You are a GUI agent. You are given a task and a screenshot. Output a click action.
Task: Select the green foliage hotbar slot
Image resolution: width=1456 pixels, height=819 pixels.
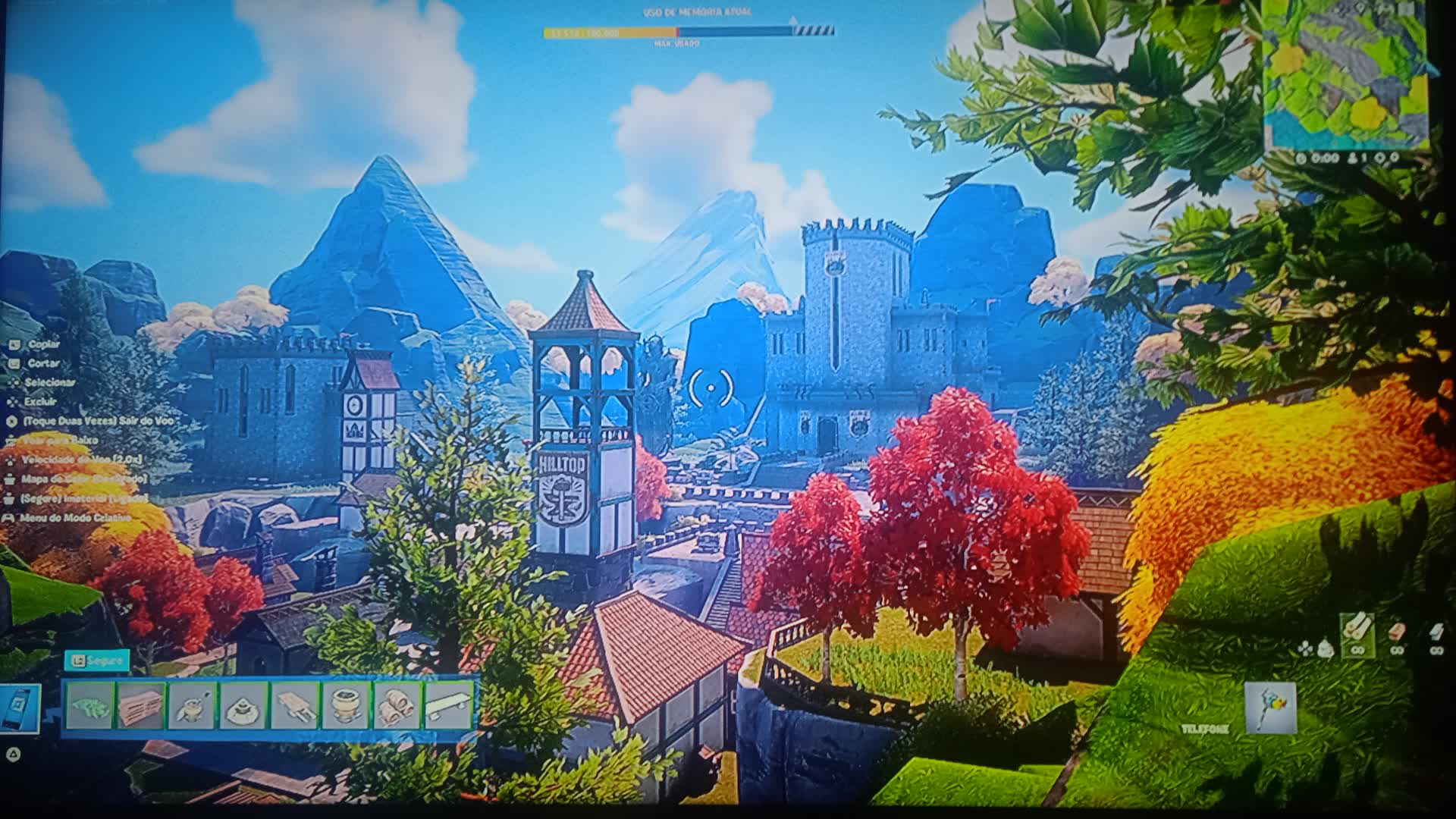point(89,706)
